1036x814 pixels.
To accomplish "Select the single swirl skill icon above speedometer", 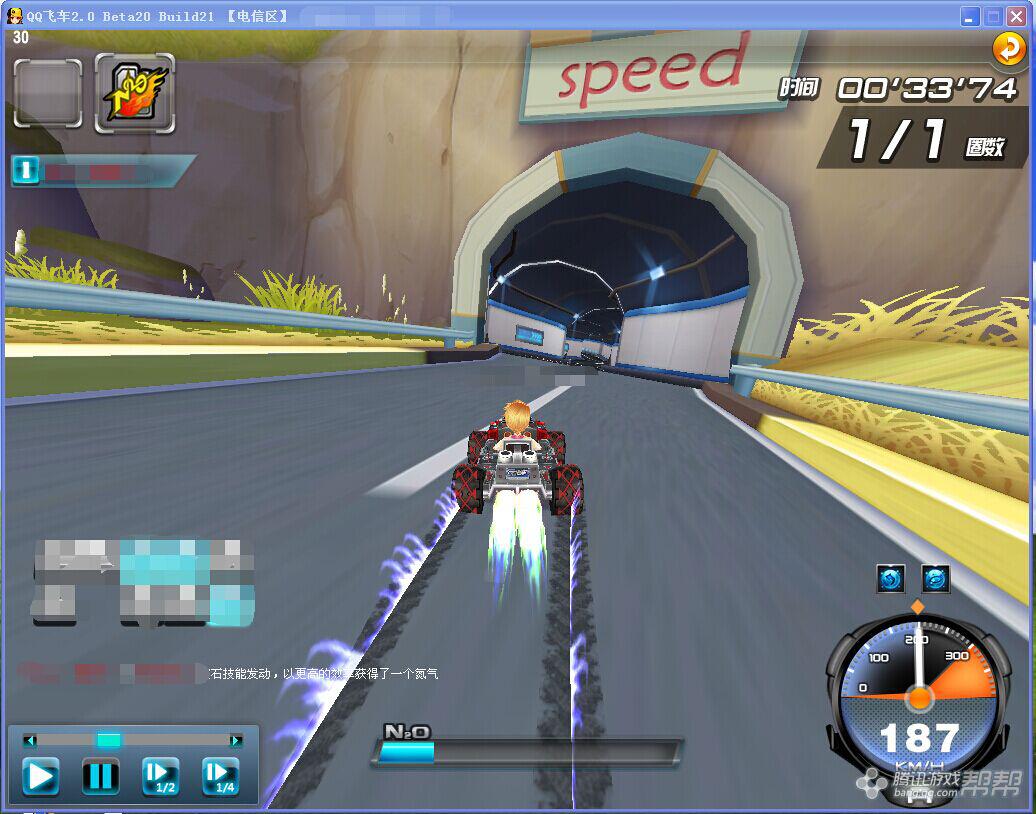I will (890, 578).
